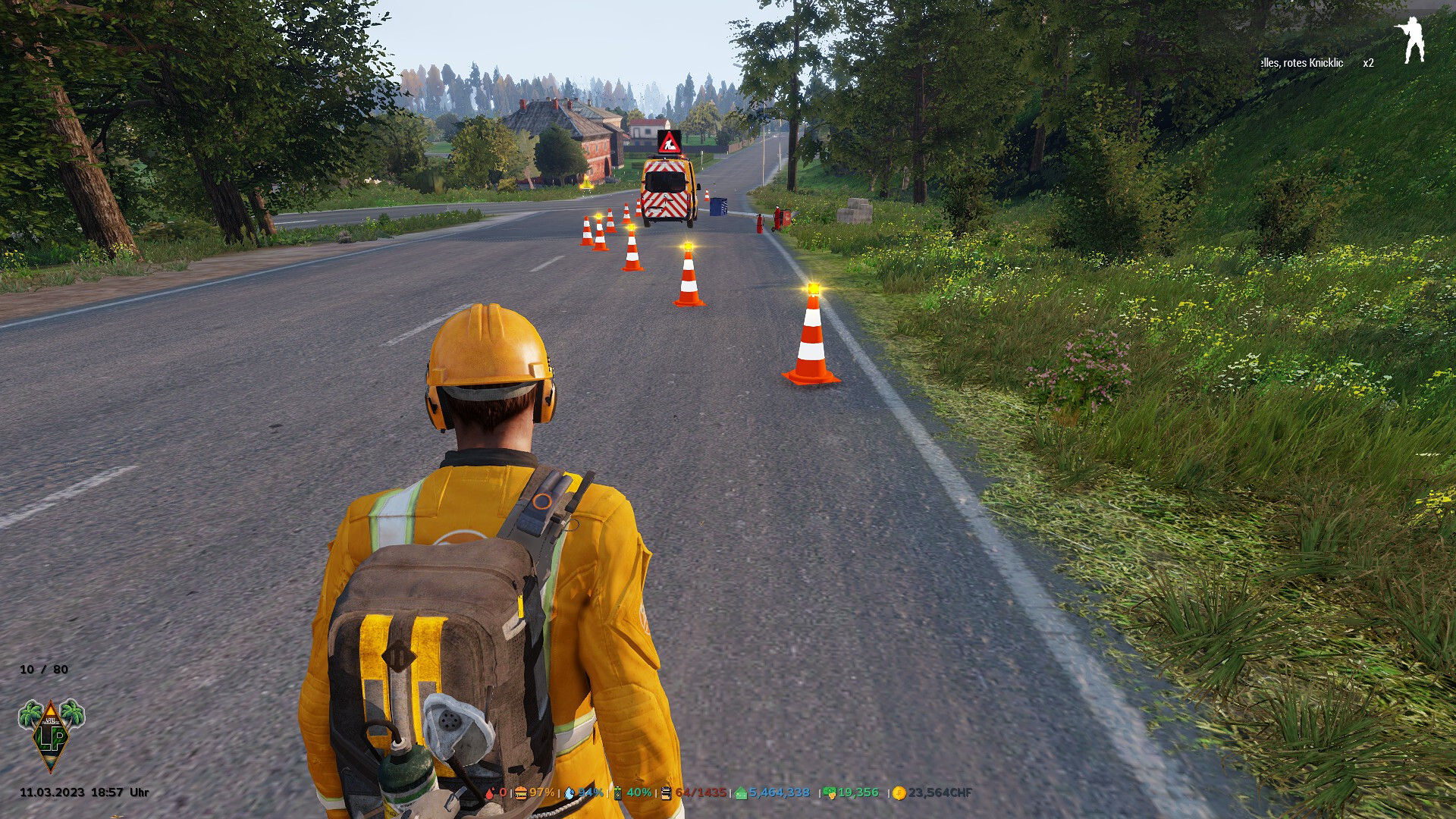The width and height of the screenshot is (1456, 819).
Task: Click the red blood drop icon
Action: 490,793
